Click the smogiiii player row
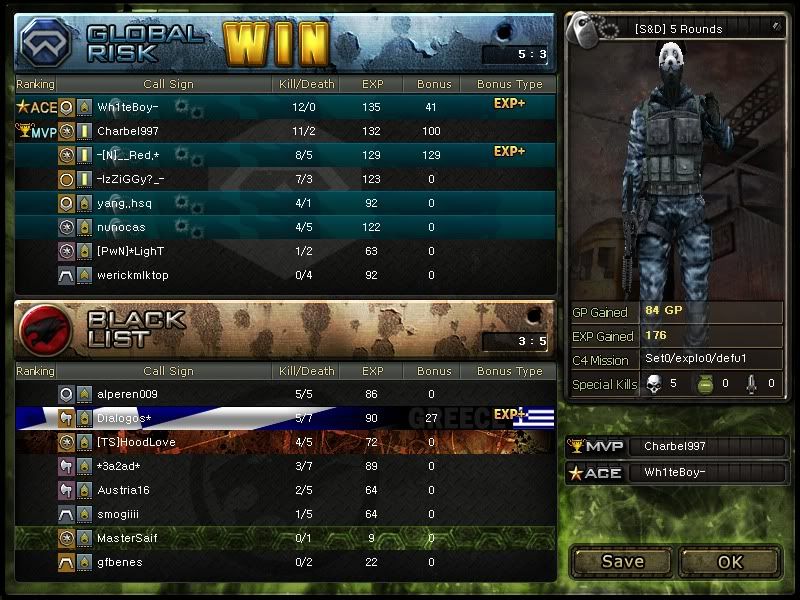 [285, 514]
